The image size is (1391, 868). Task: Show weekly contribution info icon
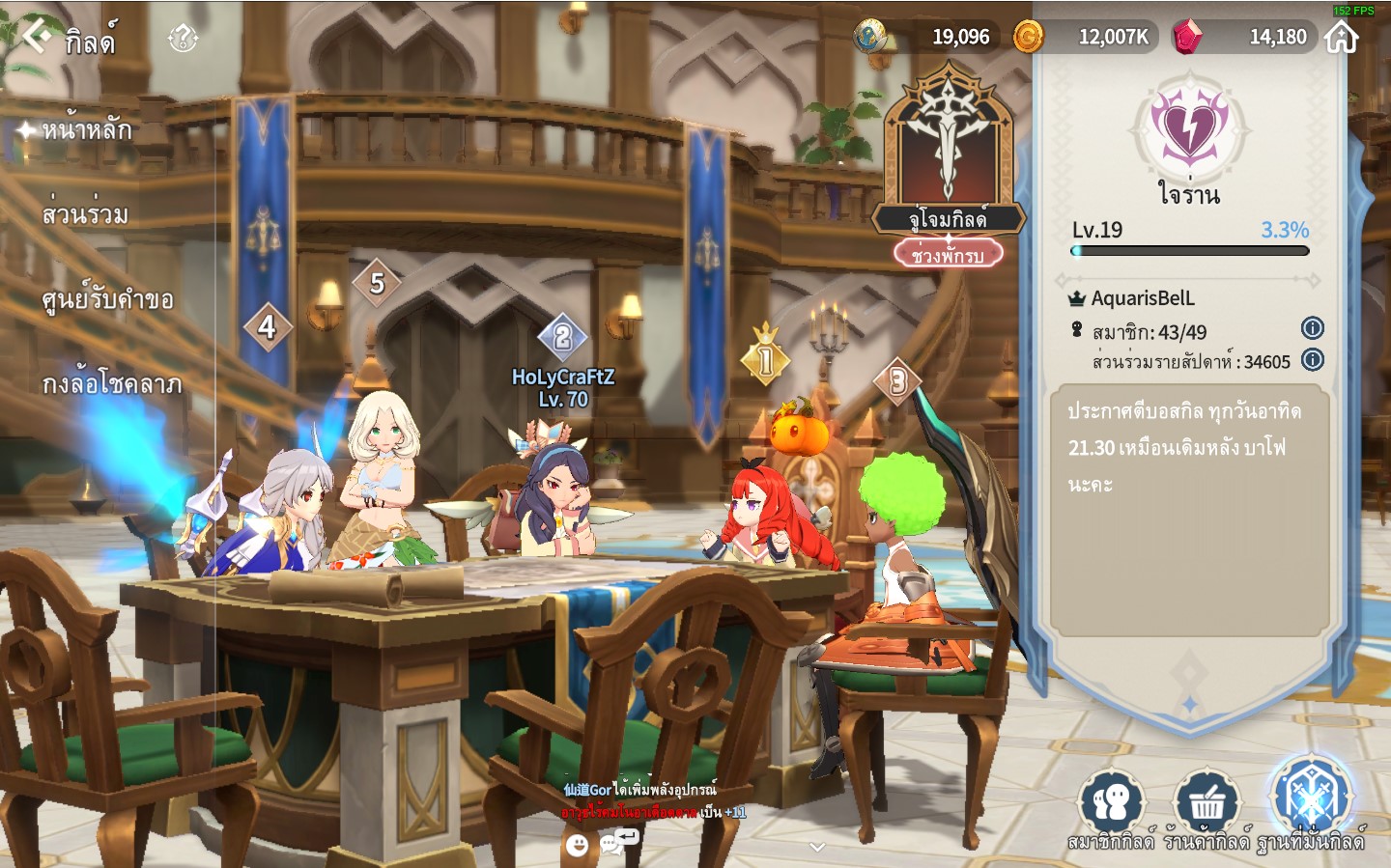tap(1313, 360)
